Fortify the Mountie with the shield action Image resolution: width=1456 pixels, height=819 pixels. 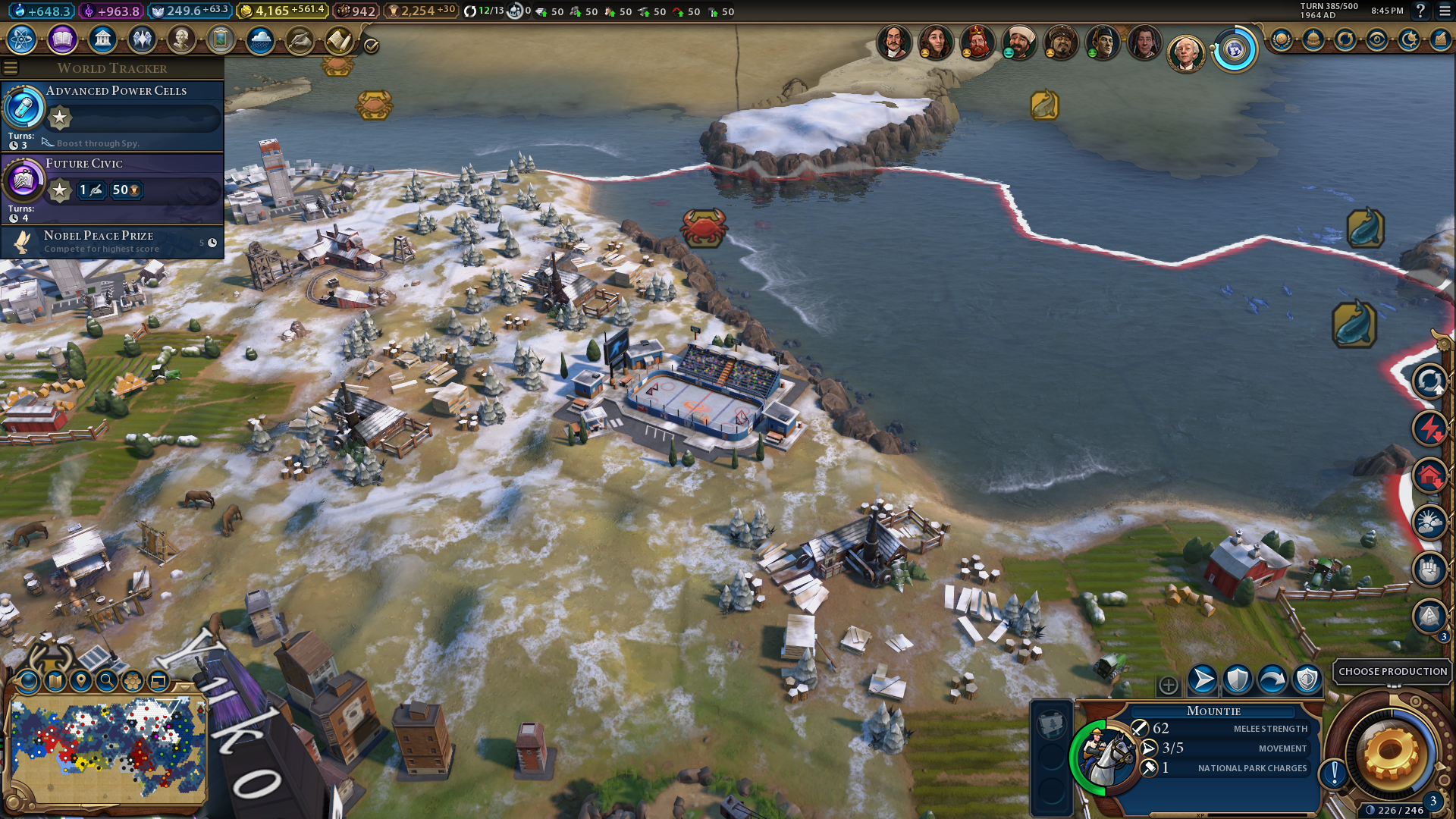[1238, 679]
